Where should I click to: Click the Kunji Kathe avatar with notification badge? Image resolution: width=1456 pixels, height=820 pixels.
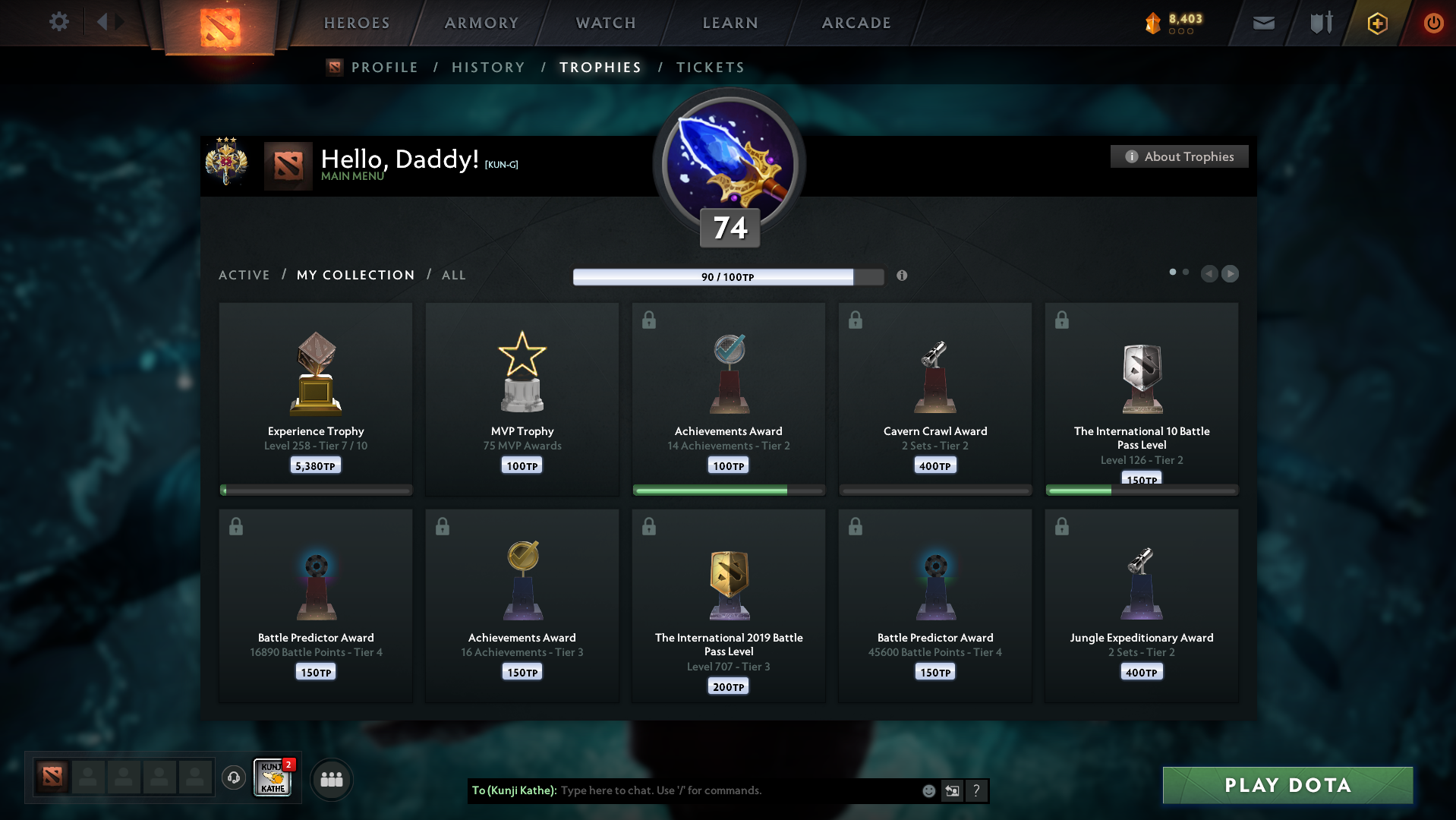click(x=272, y=778)
